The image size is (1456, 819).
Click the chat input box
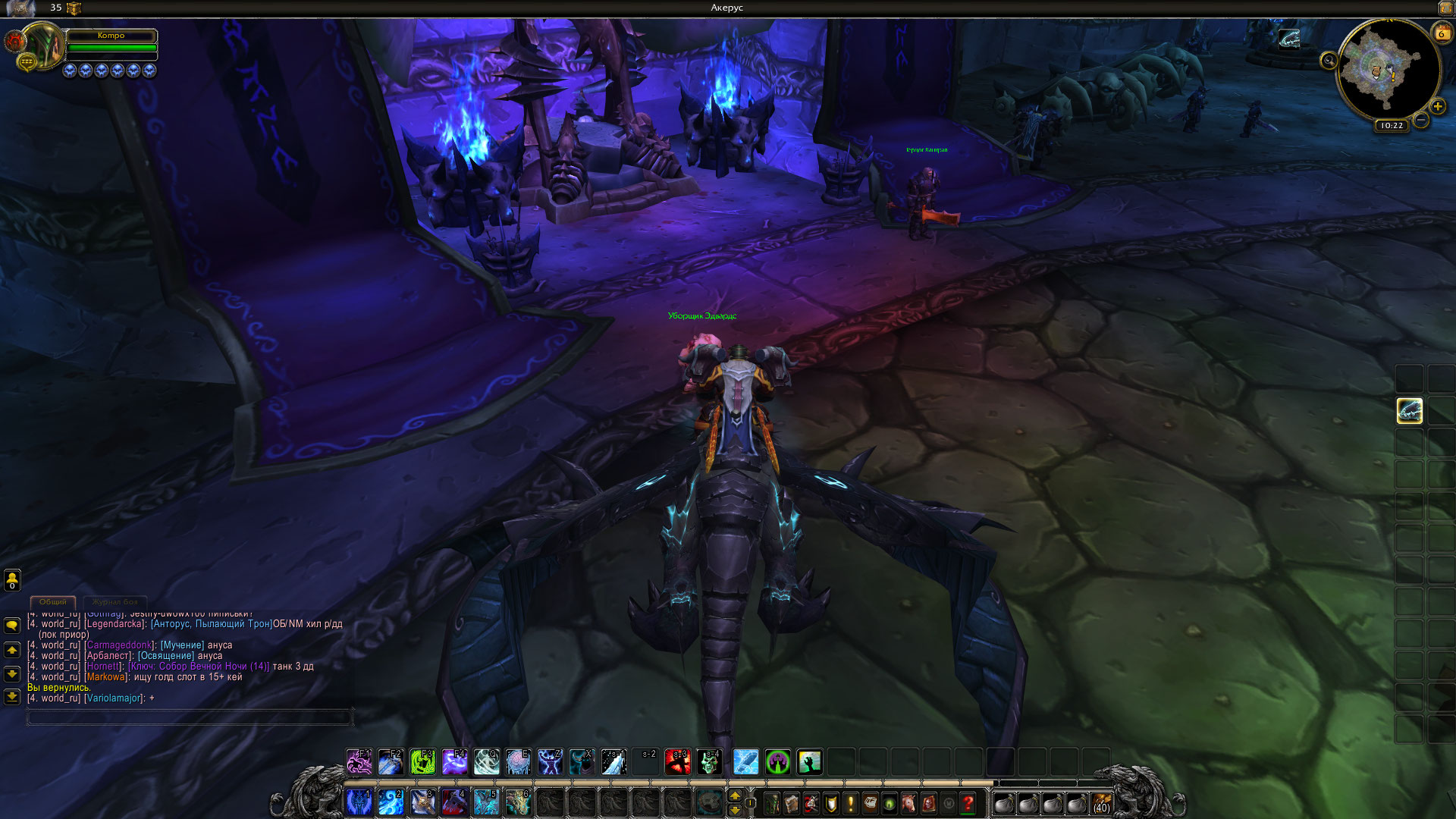coord(190,716)
